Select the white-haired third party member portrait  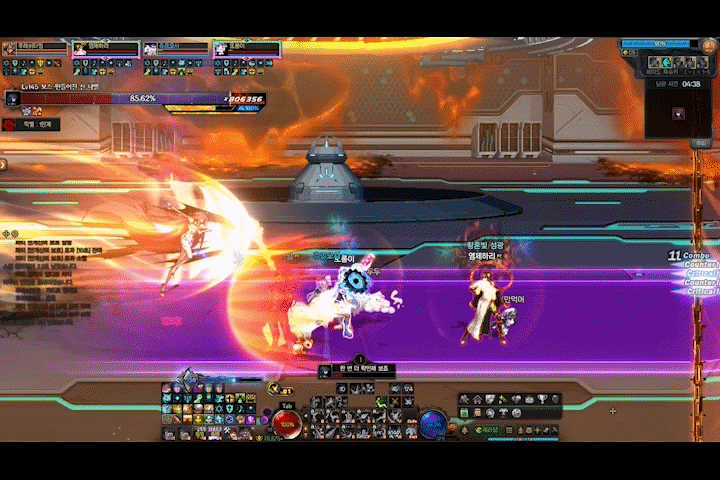150,49
